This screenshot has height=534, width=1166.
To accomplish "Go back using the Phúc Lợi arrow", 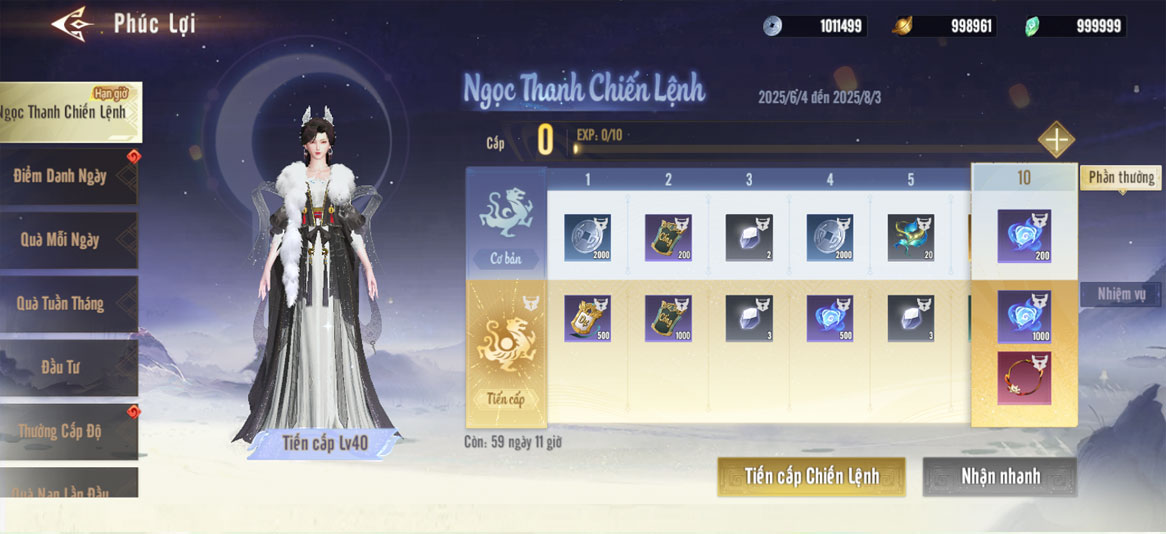I will [x=73, y=23].
